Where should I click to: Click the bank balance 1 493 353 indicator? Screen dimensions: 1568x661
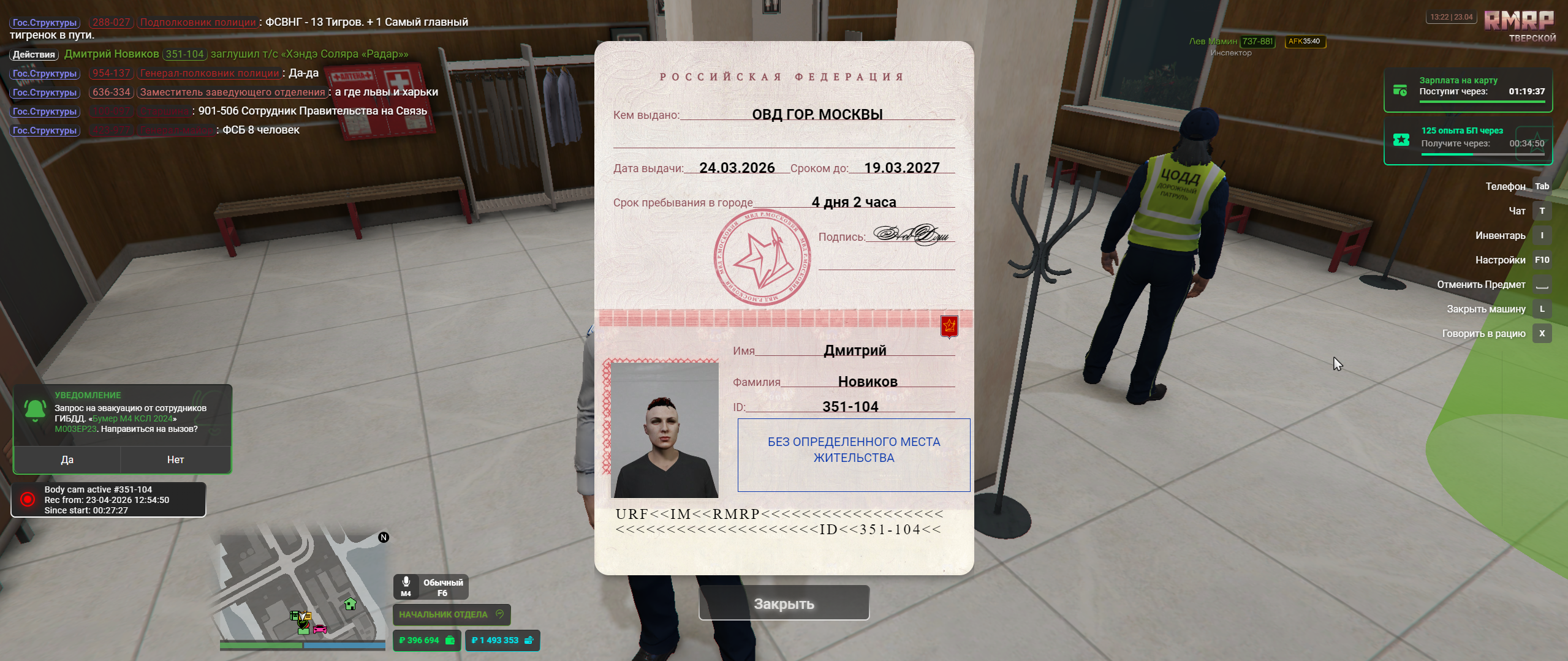[502, 640]
